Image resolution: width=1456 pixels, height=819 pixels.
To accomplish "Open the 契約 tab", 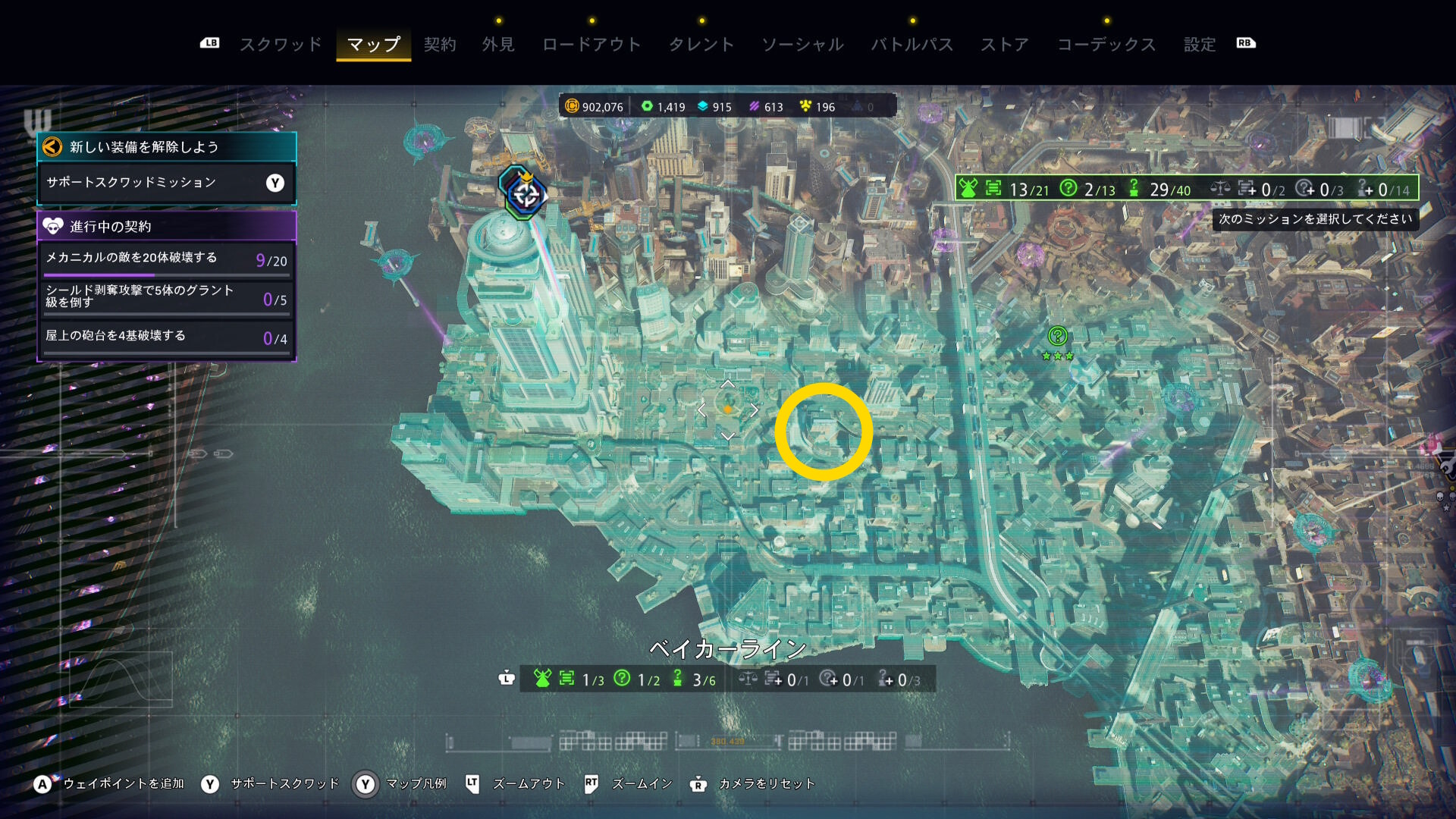I will click(440, 45).
